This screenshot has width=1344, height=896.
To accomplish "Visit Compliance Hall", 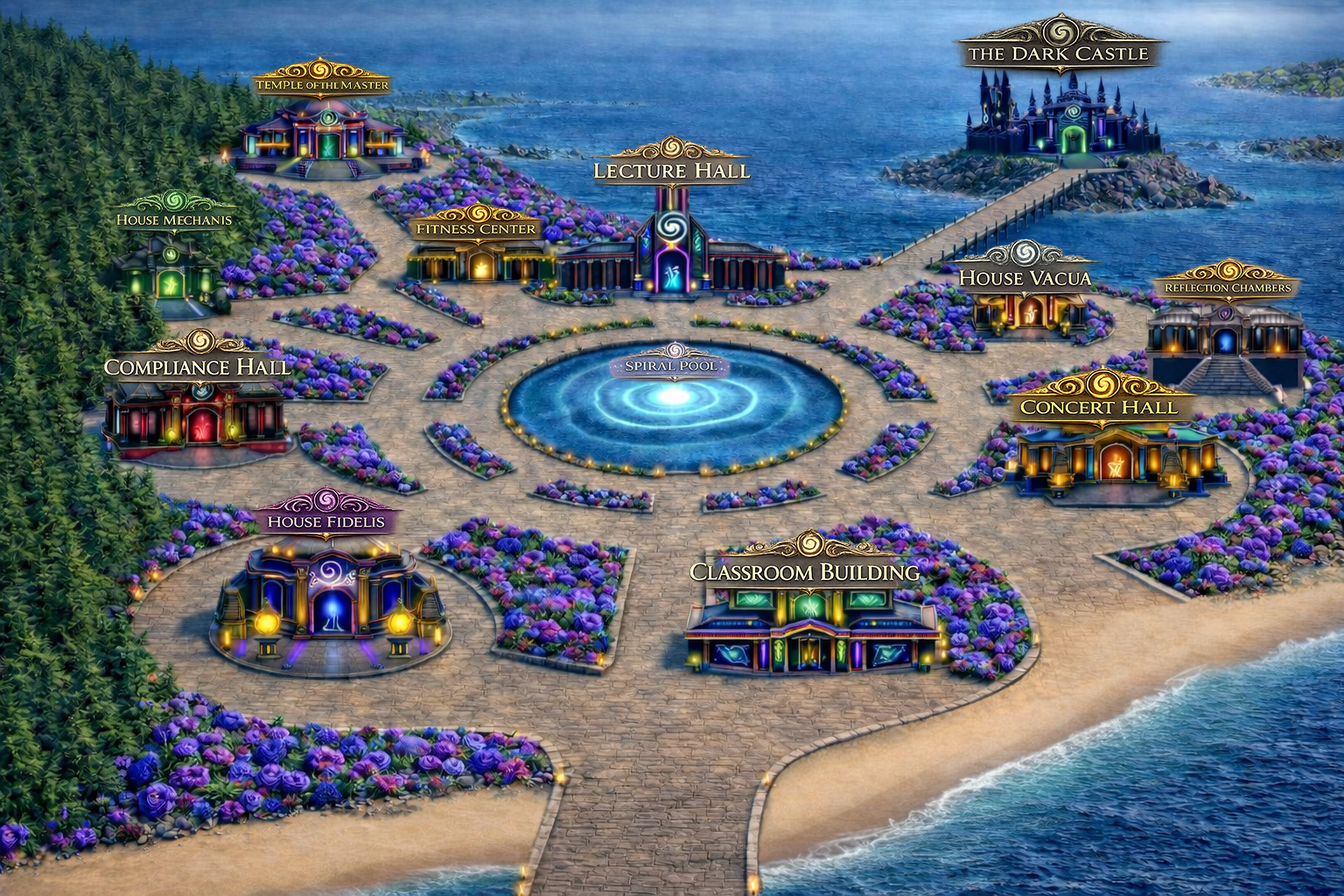I will [x=197, y=367].
